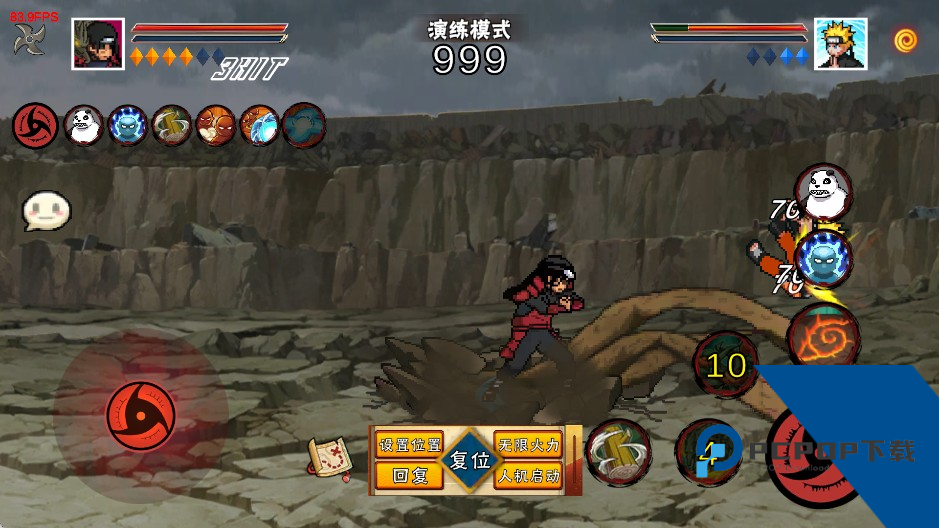Open the chat emoji speech bubble
This screenshot has height=528, width=939.
coord(46,210)
